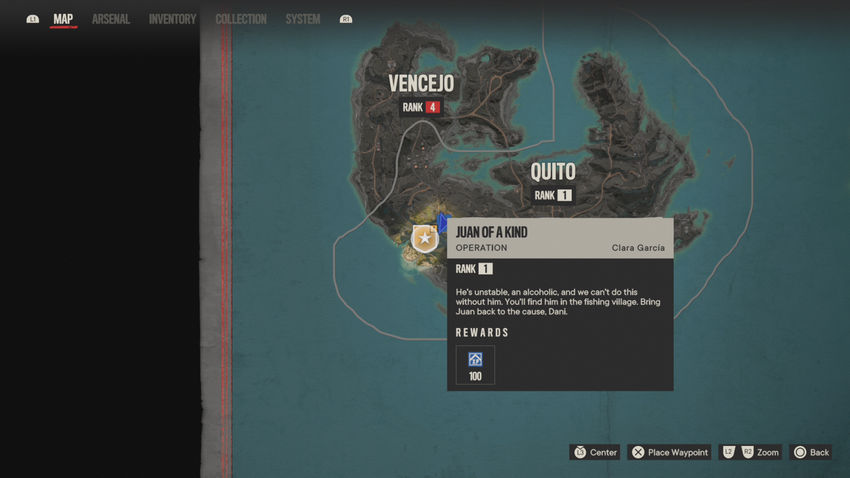Click the Juan of a Kind operation title
Screen dimensions: 850x478
pos(491,232)
